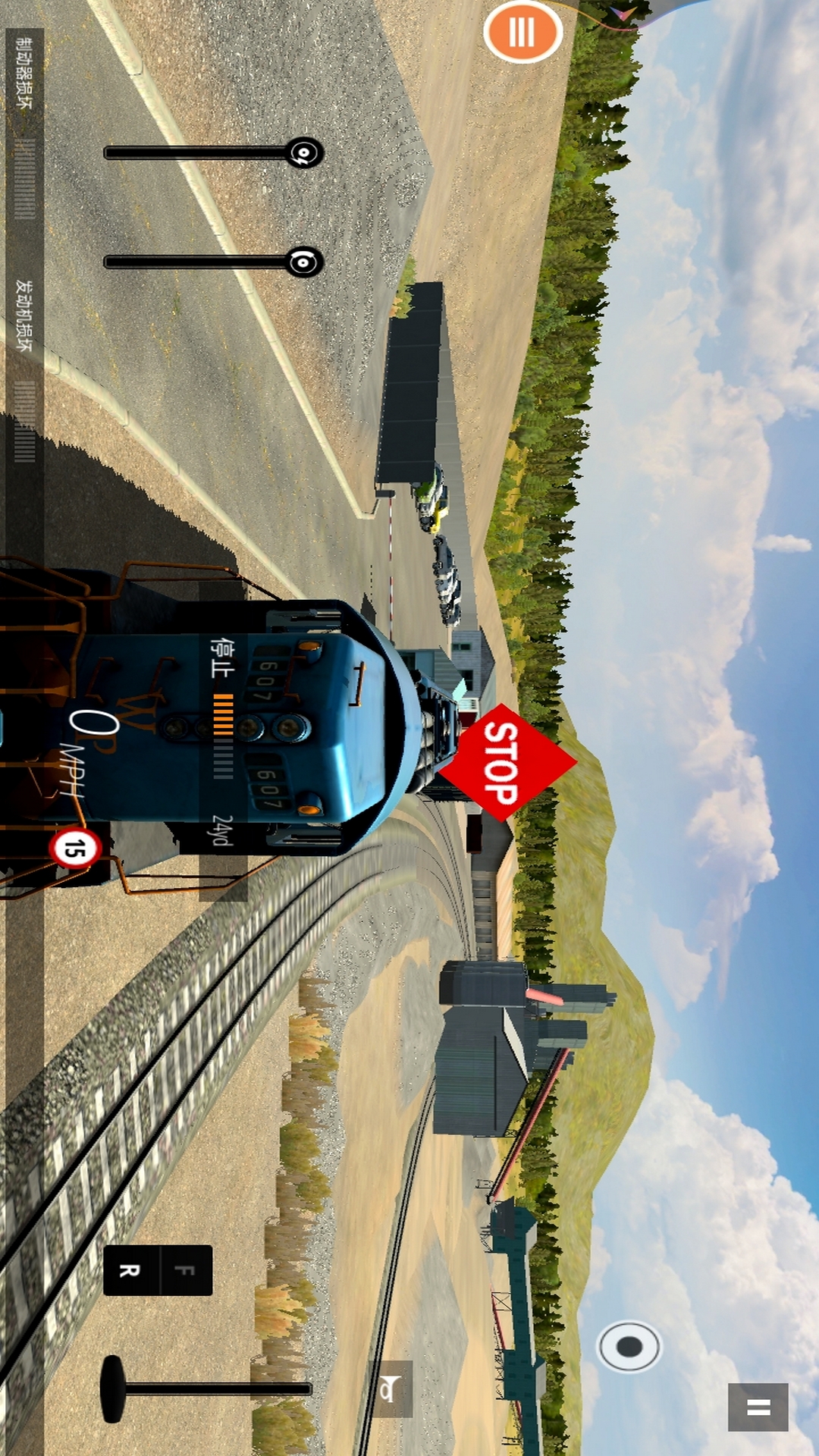Set the reverser to F
Image resolution: width=819 pixels, height=1456 pixels.
tap(186, 1270)
